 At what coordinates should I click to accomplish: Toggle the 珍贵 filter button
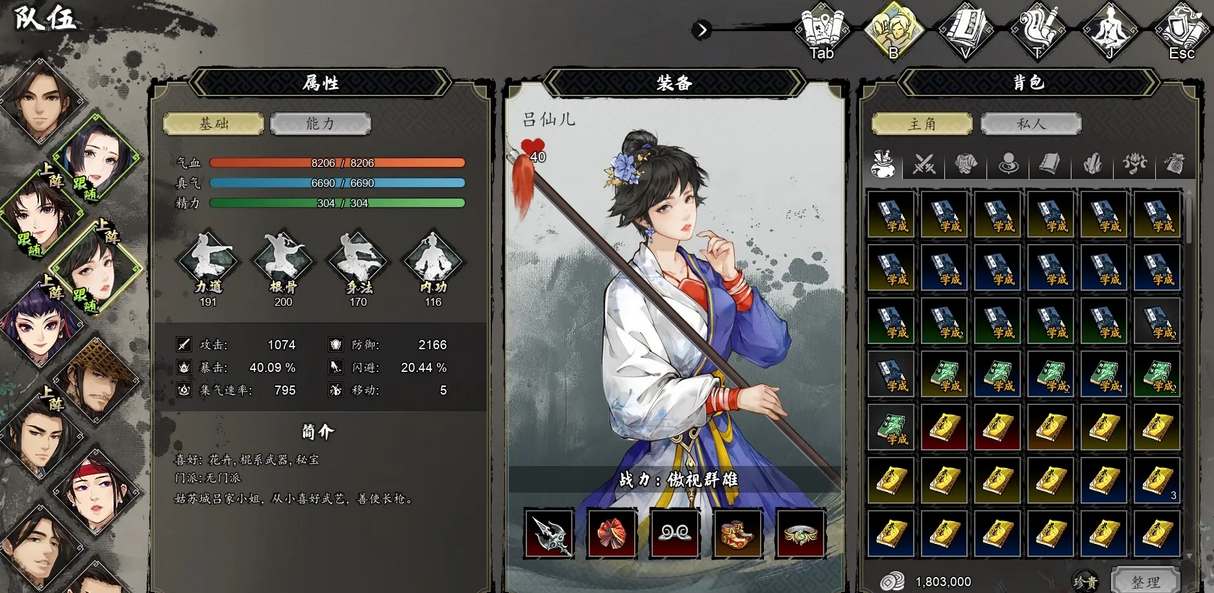pyautogui.click(x=1086, y=581)
